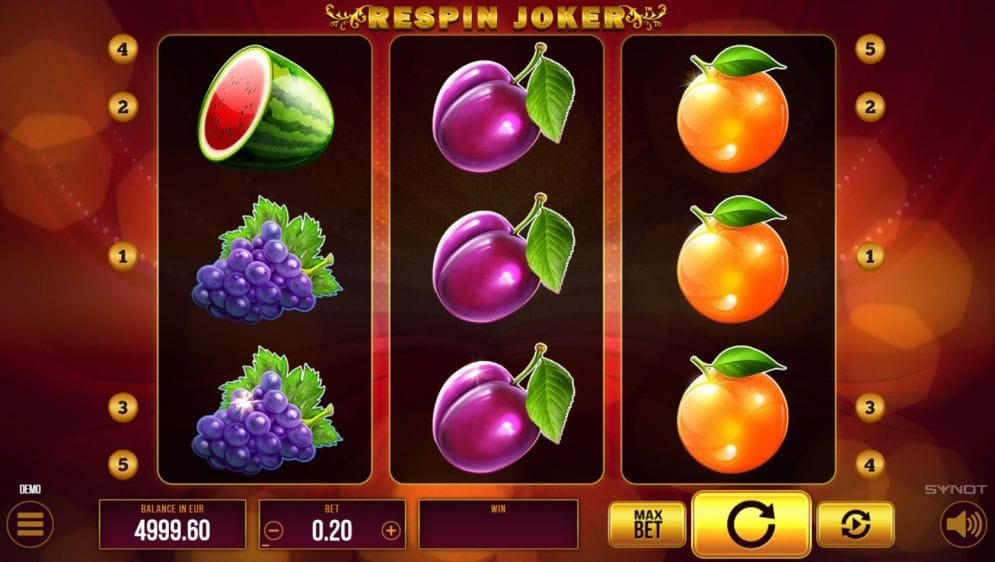Toggle the sound speaker icon
Image resolution: width=995 pixels, height=562 pixels.
pyautogui.click(x=963, y=524)
